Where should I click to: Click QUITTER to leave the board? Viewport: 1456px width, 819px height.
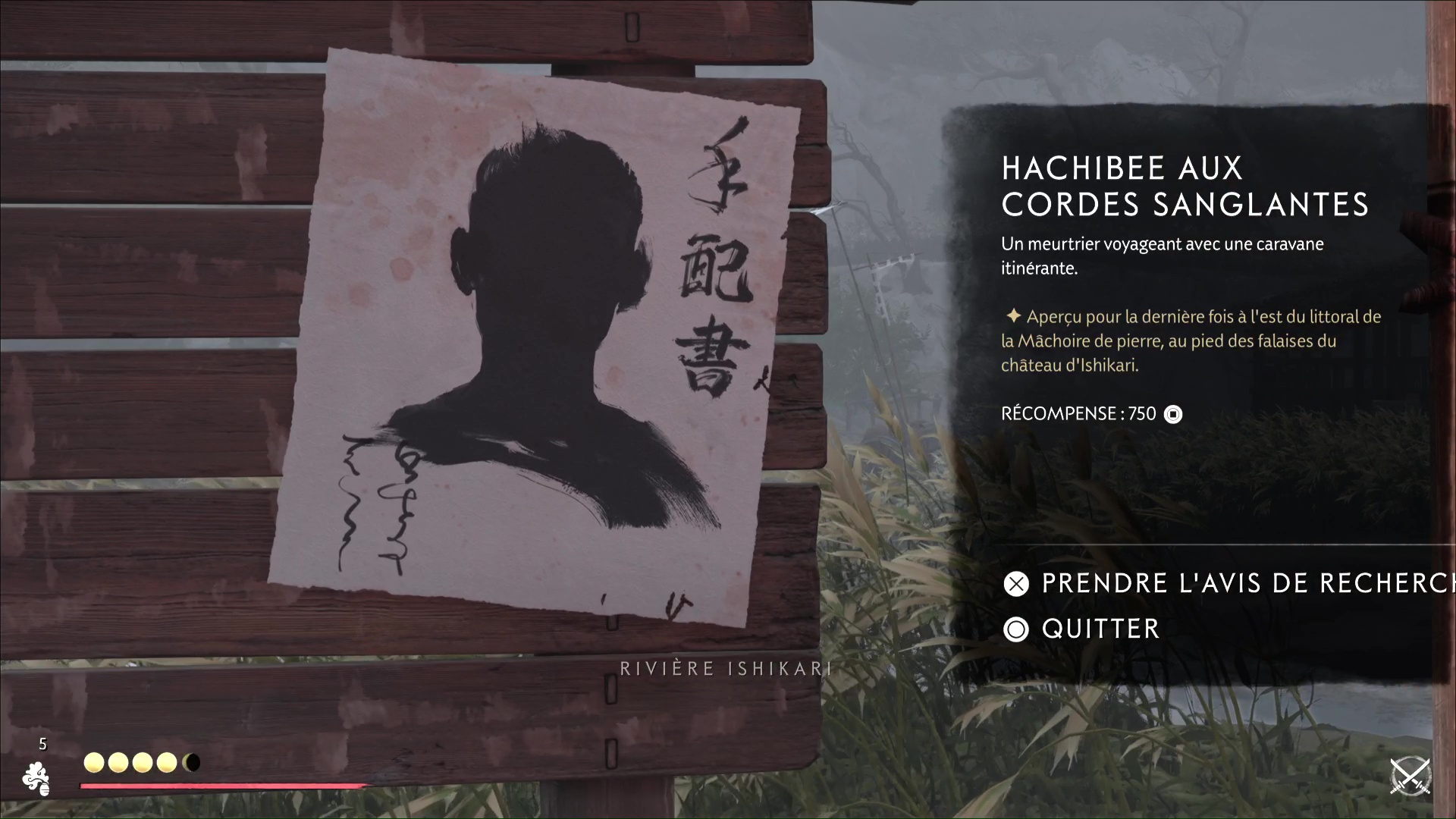click(1099, 629)
